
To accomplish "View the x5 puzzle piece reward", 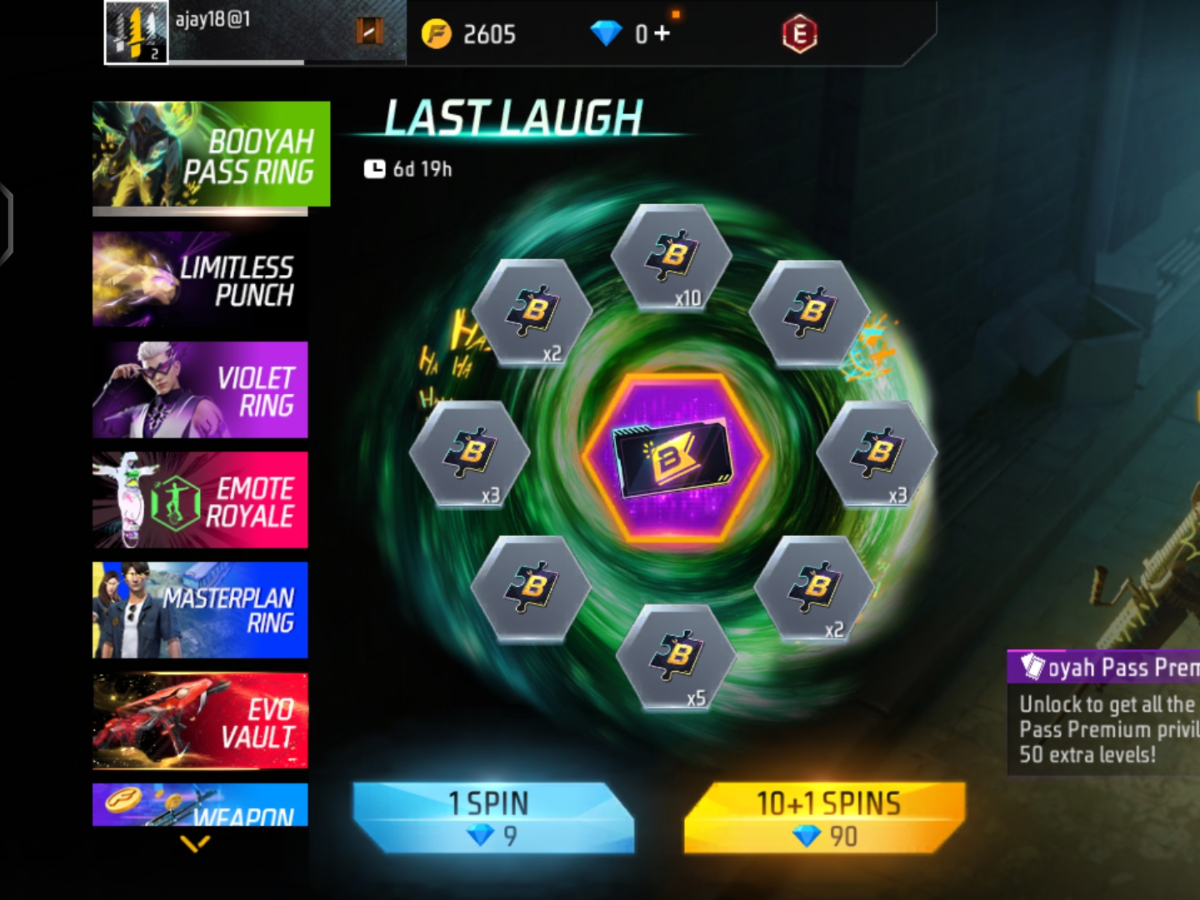I will tap(676, 657).
